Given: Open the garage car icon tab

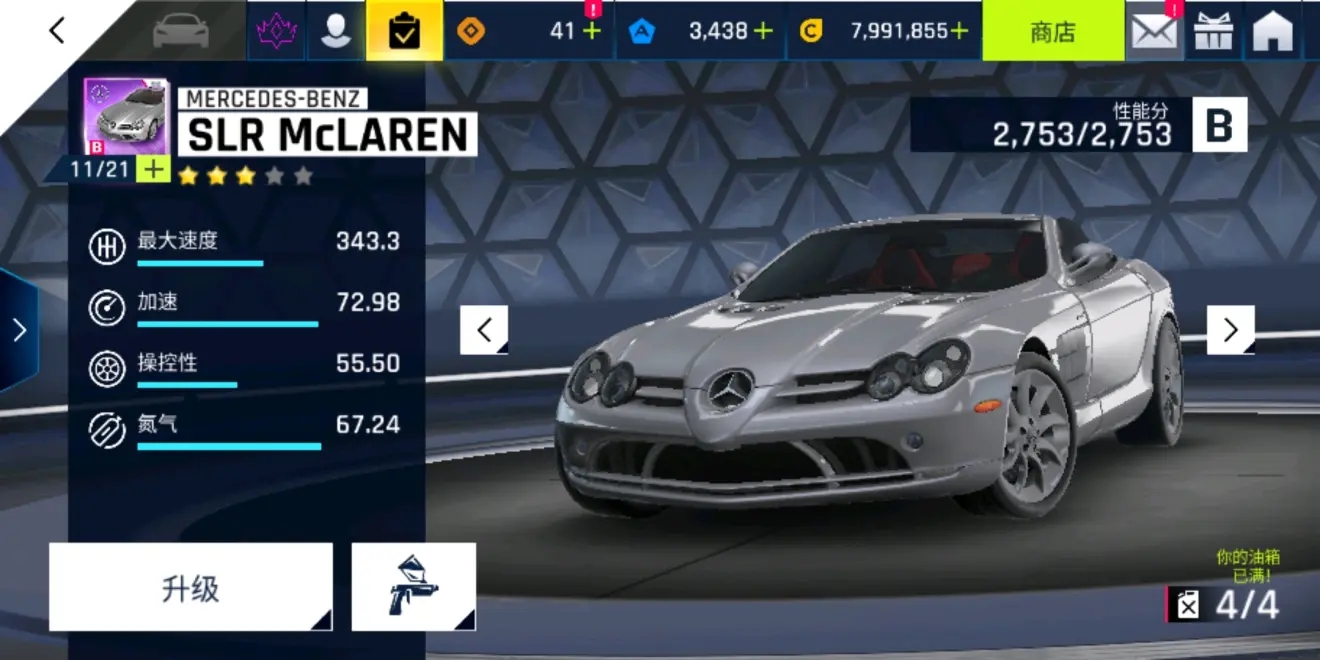Looking at the screenshot, I should (x=182, y=32).
